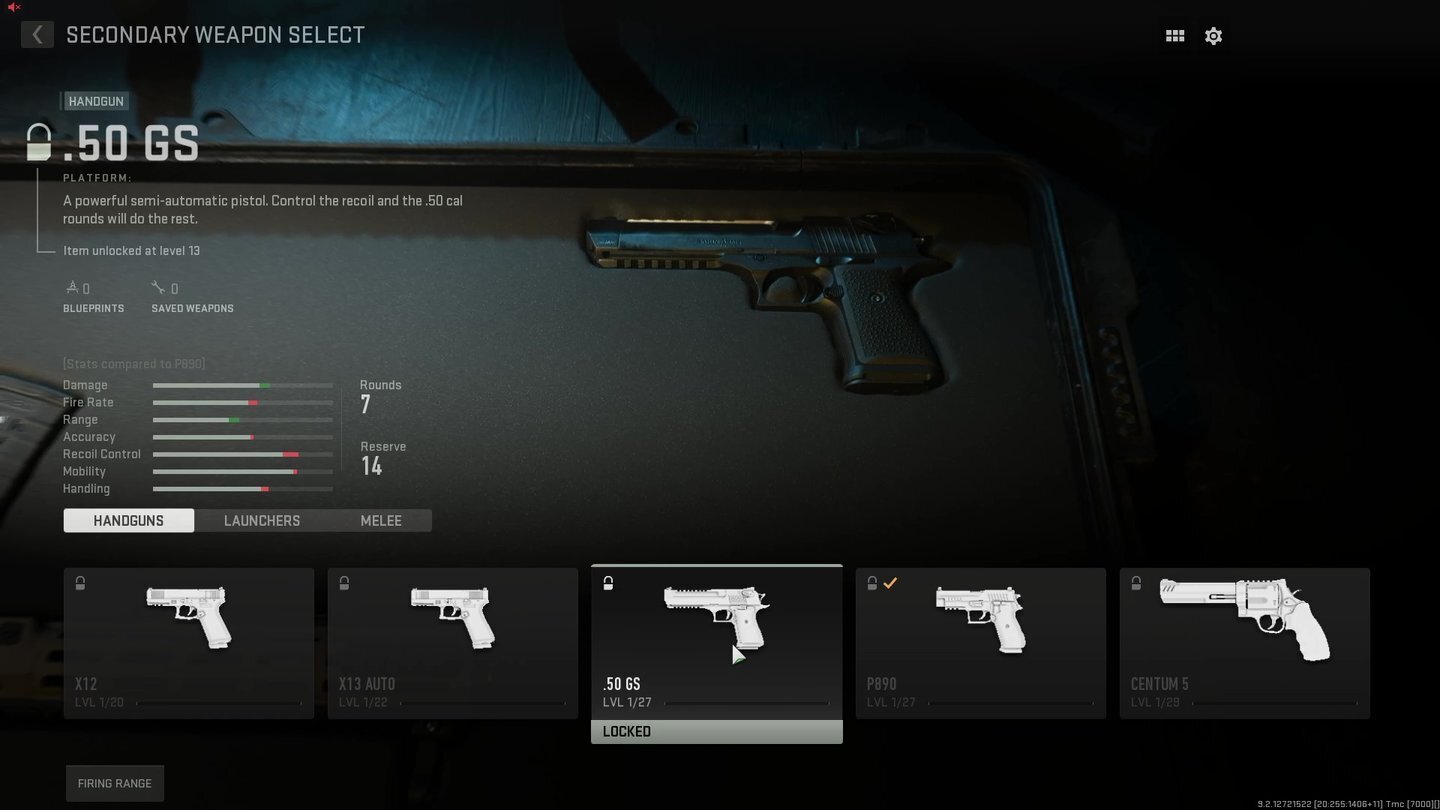
Task: Open the grid menu icon
Action: point(1175,36)
